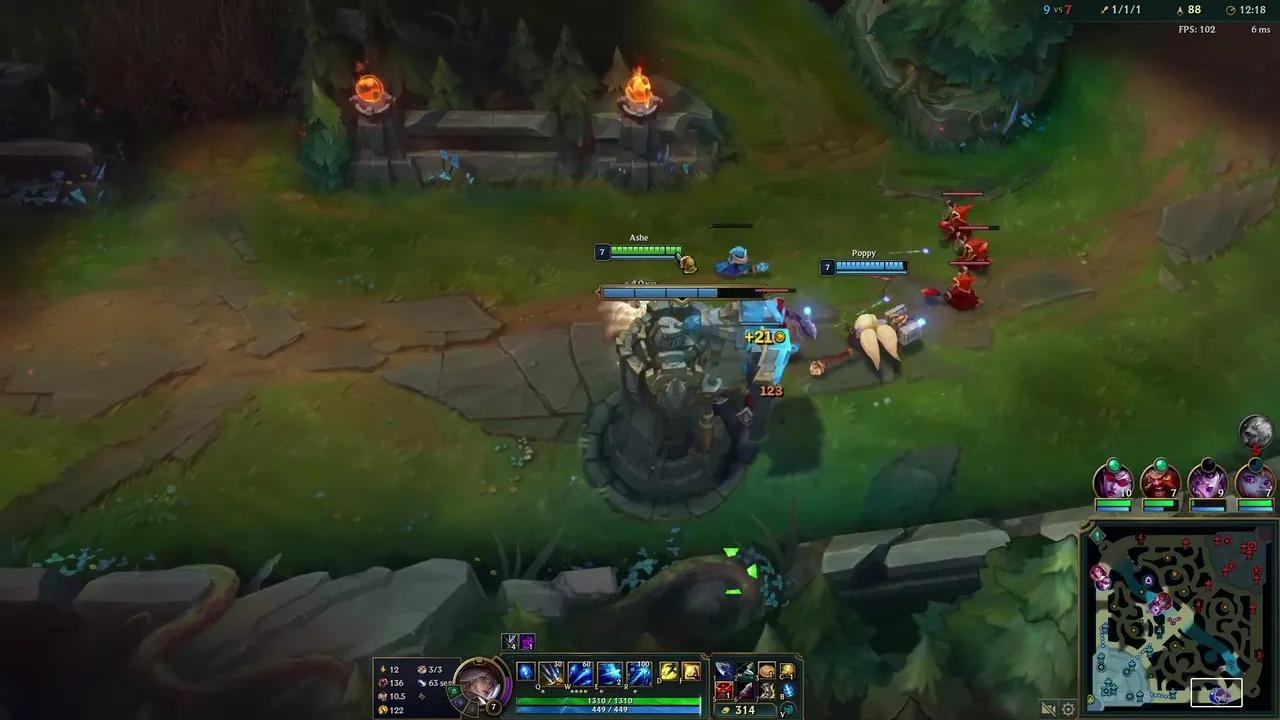Screen dimensions: 1280x720
Task: Click Ashe's level badge showing 7
Action: tap(492, 706)
